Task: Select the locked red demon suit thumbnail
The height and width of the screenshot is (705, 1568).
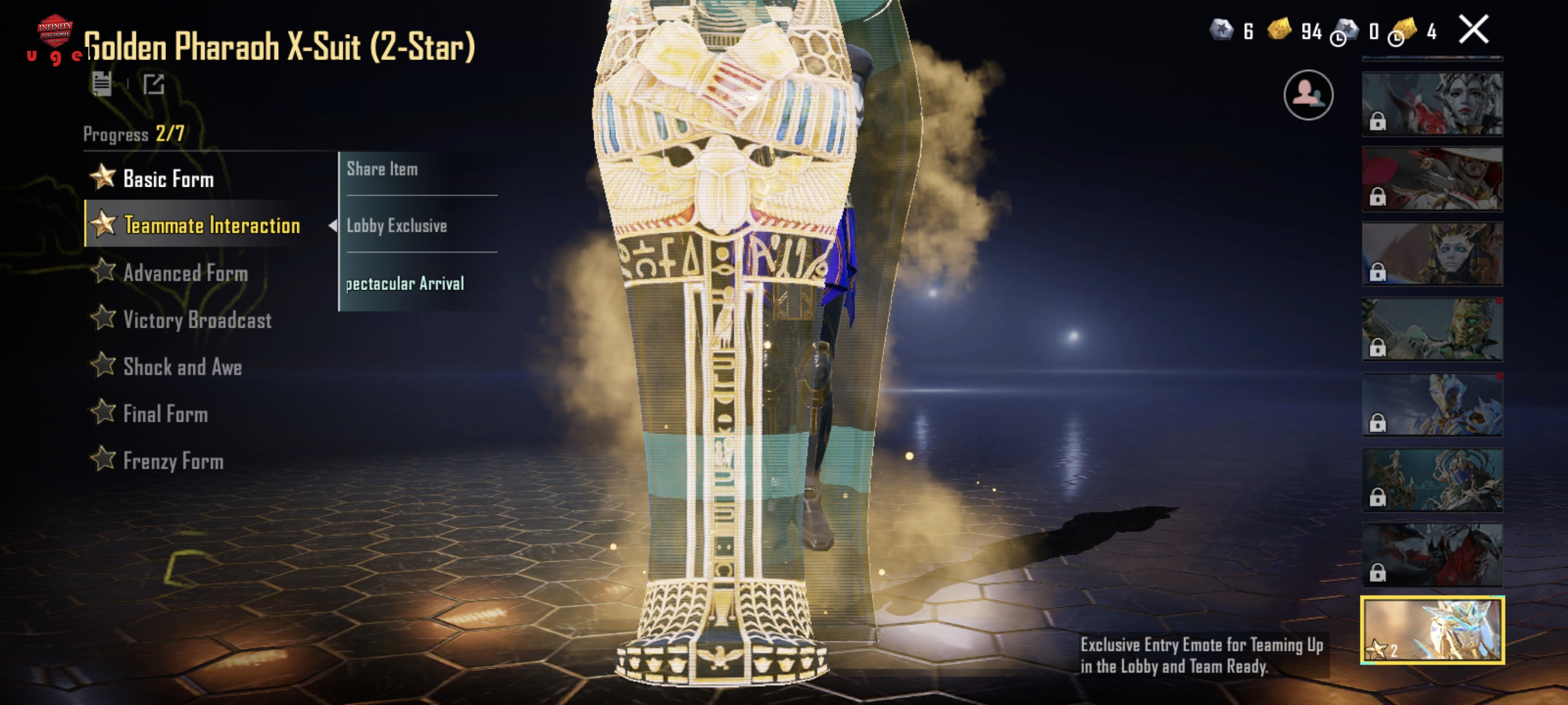Action: pos(1432,555)
